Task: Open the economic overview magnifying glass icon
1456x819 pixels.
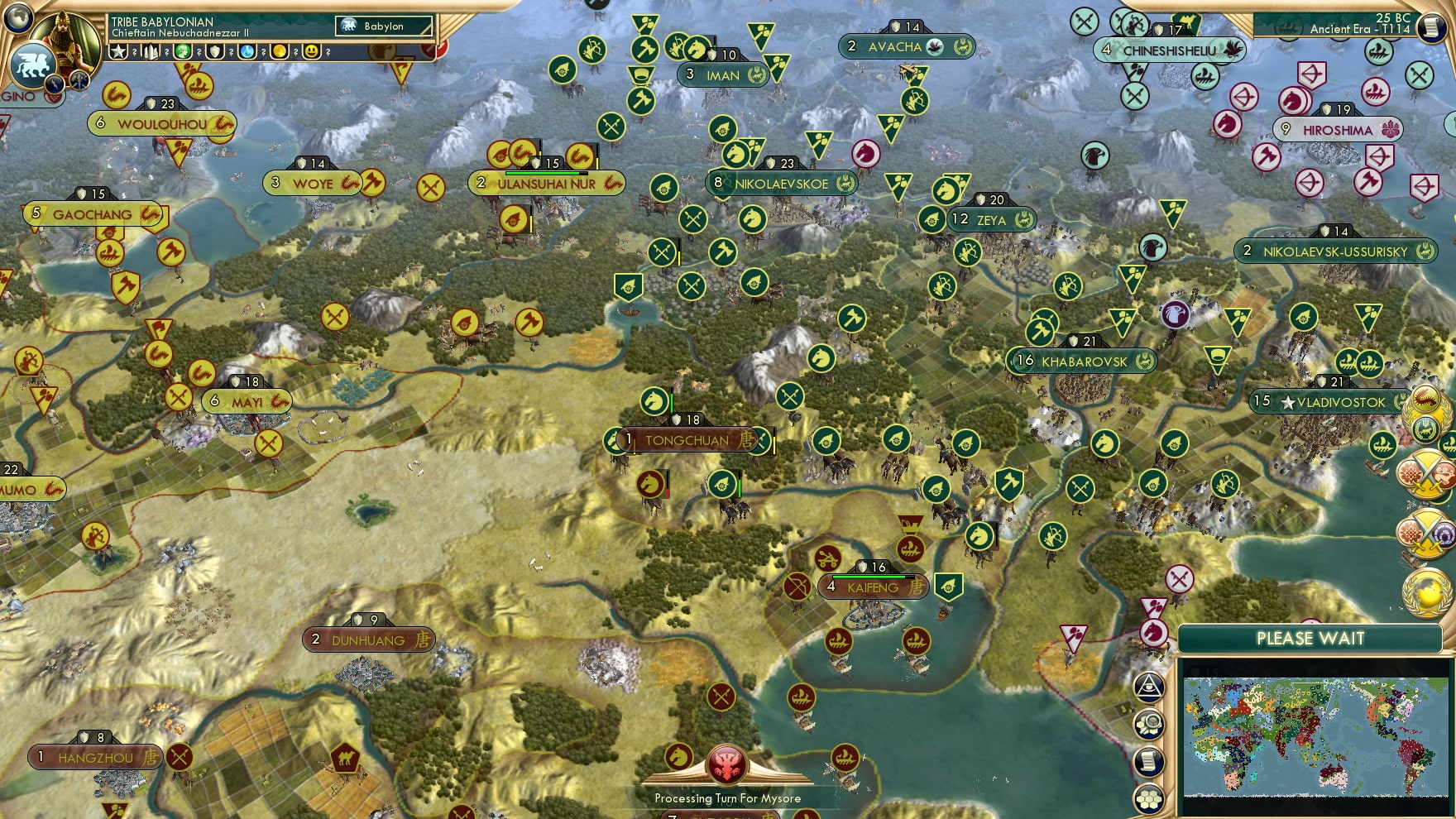Action: click(x=1149, y=724)
